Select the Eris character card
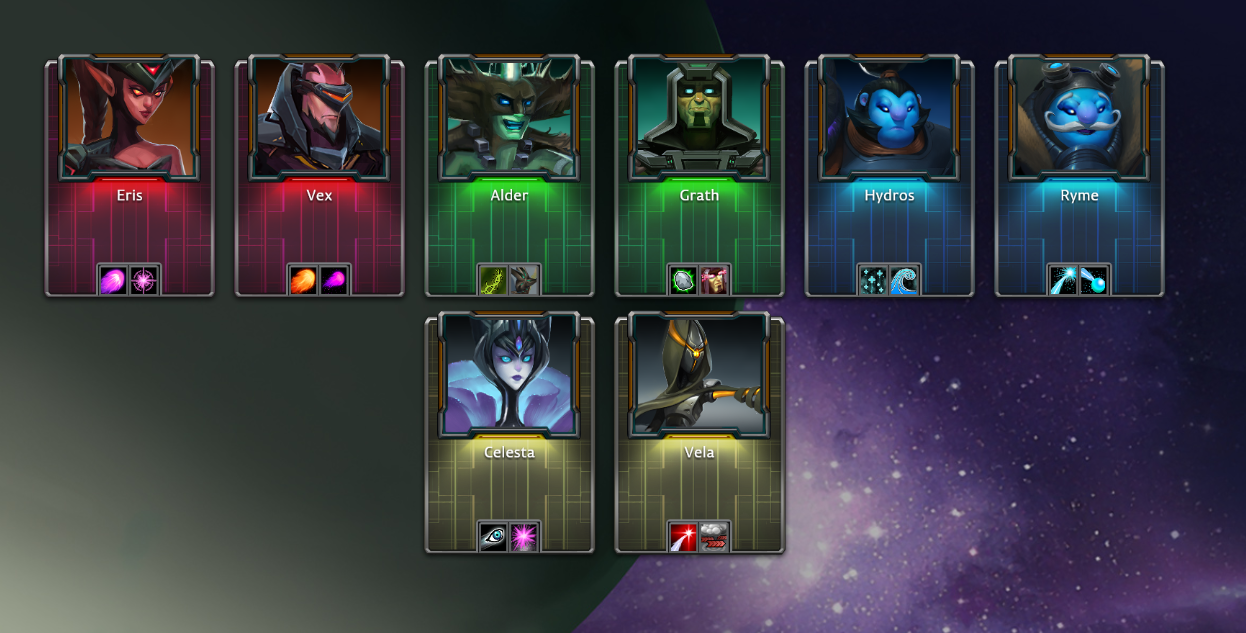Image resolution: width=1246 pixels, height=633 pixels. click(129, 175)
